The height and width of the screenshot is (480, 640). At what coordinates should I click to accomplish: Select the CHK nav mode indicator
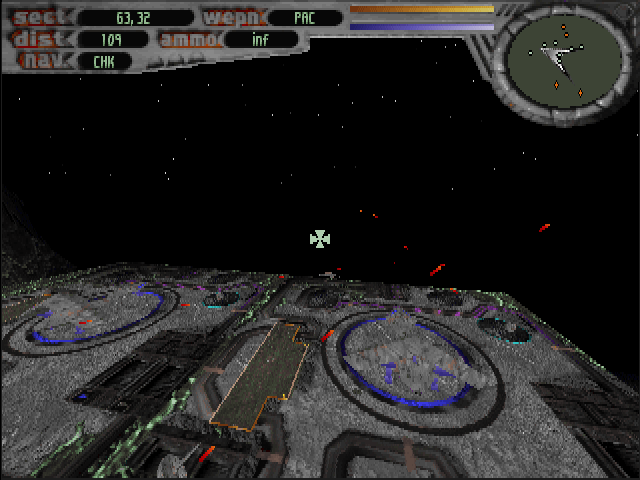(103, 61)
